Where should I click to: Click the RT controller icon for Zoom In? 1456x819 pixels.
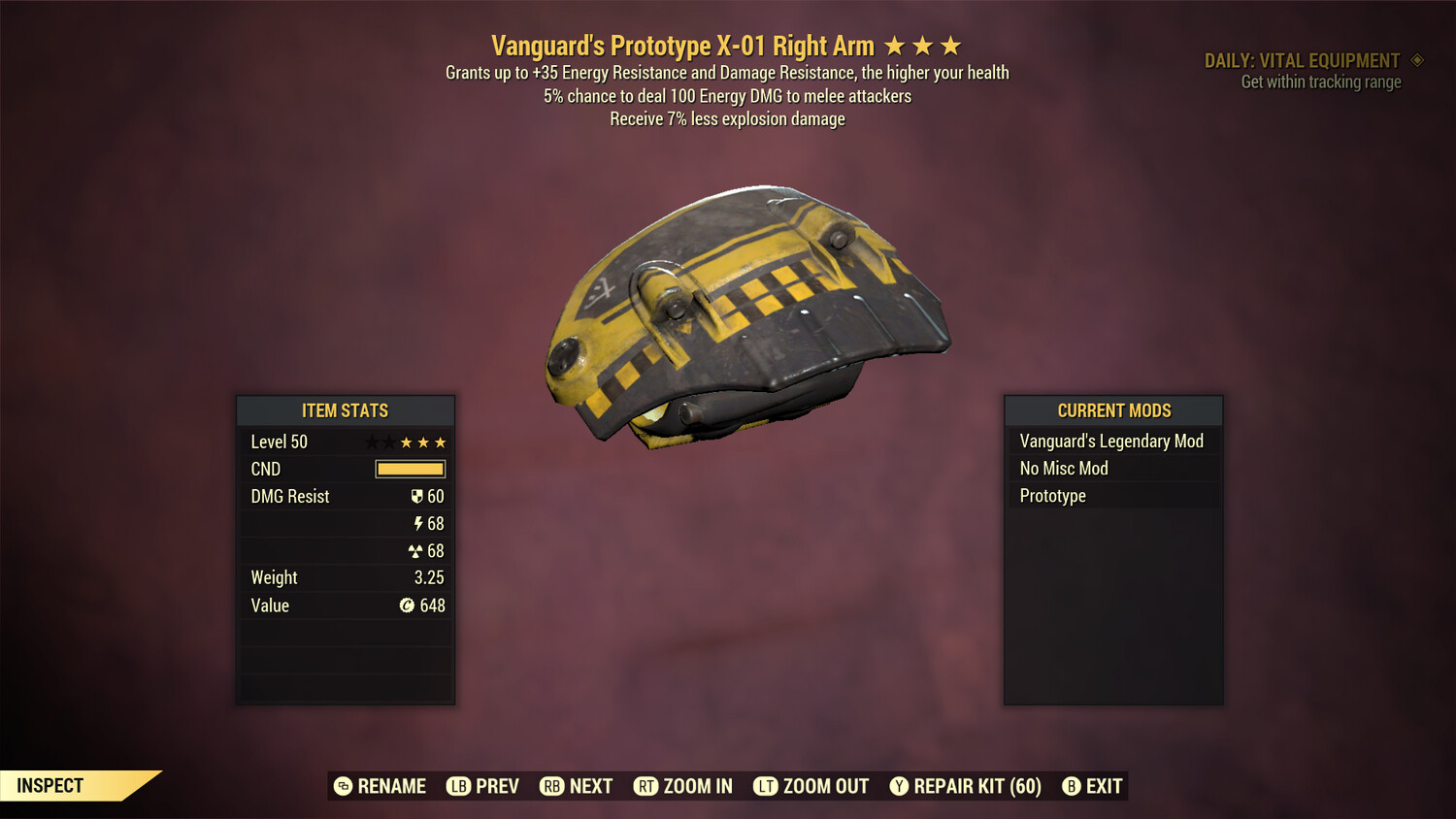click(x=645, y=786)
